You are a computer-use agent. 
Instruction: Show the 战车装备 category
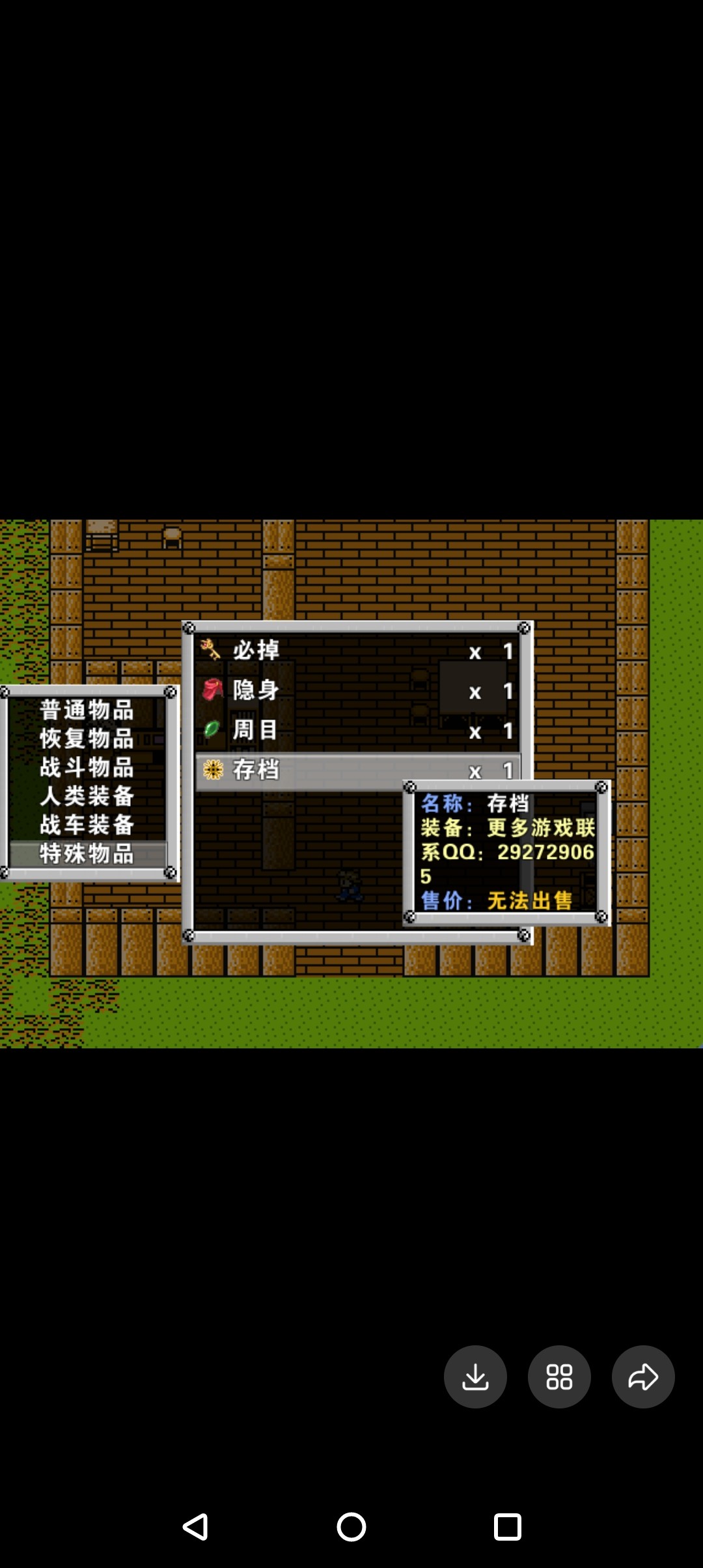point(87,825)
